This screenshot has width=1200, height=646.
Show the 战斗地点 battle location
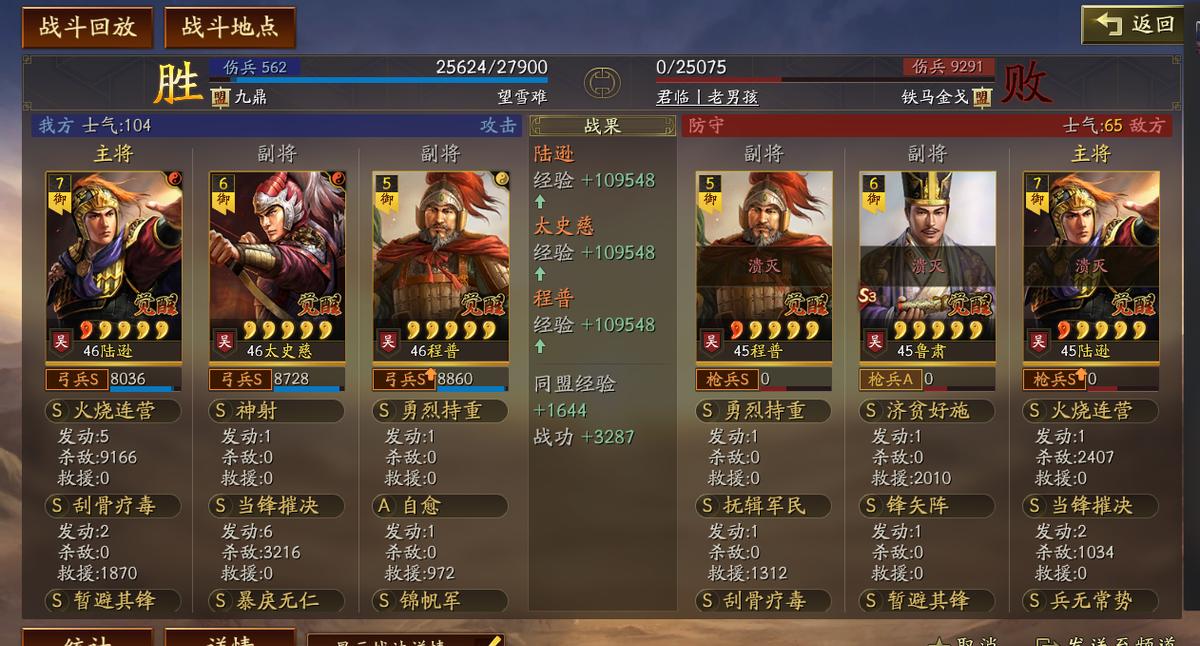[230, 27]
